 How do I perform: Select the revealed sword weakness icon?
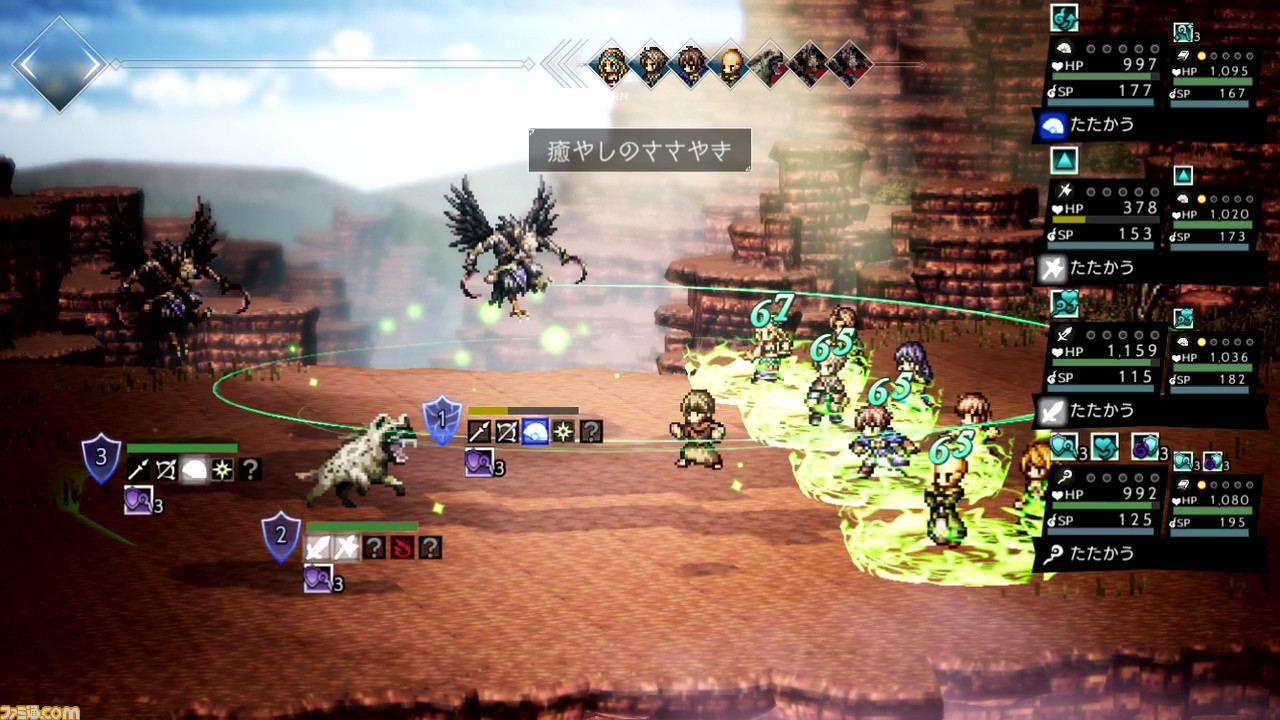pos(318,547)
